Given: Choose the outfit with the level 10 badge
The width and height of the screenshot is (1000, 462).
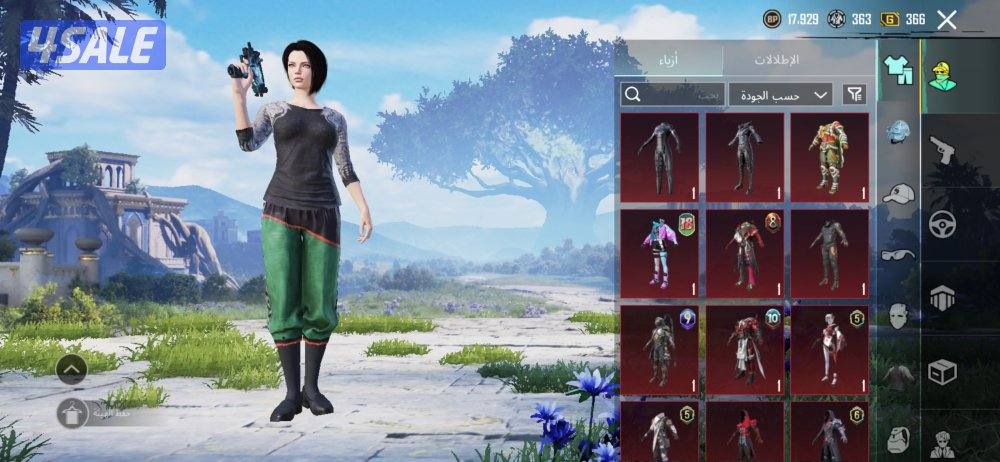Looking at the screenshot, I should tap(745, 350).
